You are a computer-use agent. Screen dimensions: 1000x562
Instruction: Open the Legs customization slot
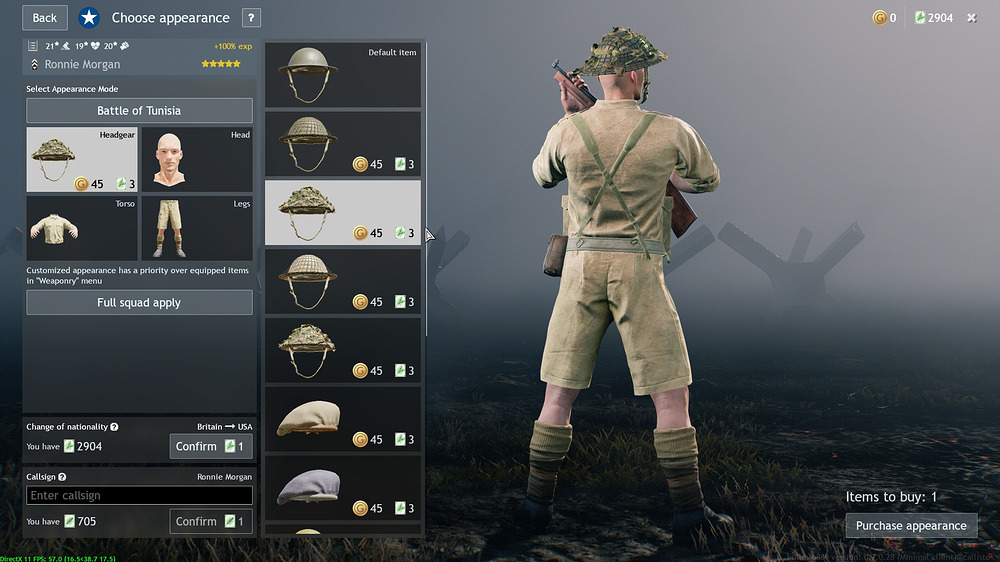coord(196,228)
